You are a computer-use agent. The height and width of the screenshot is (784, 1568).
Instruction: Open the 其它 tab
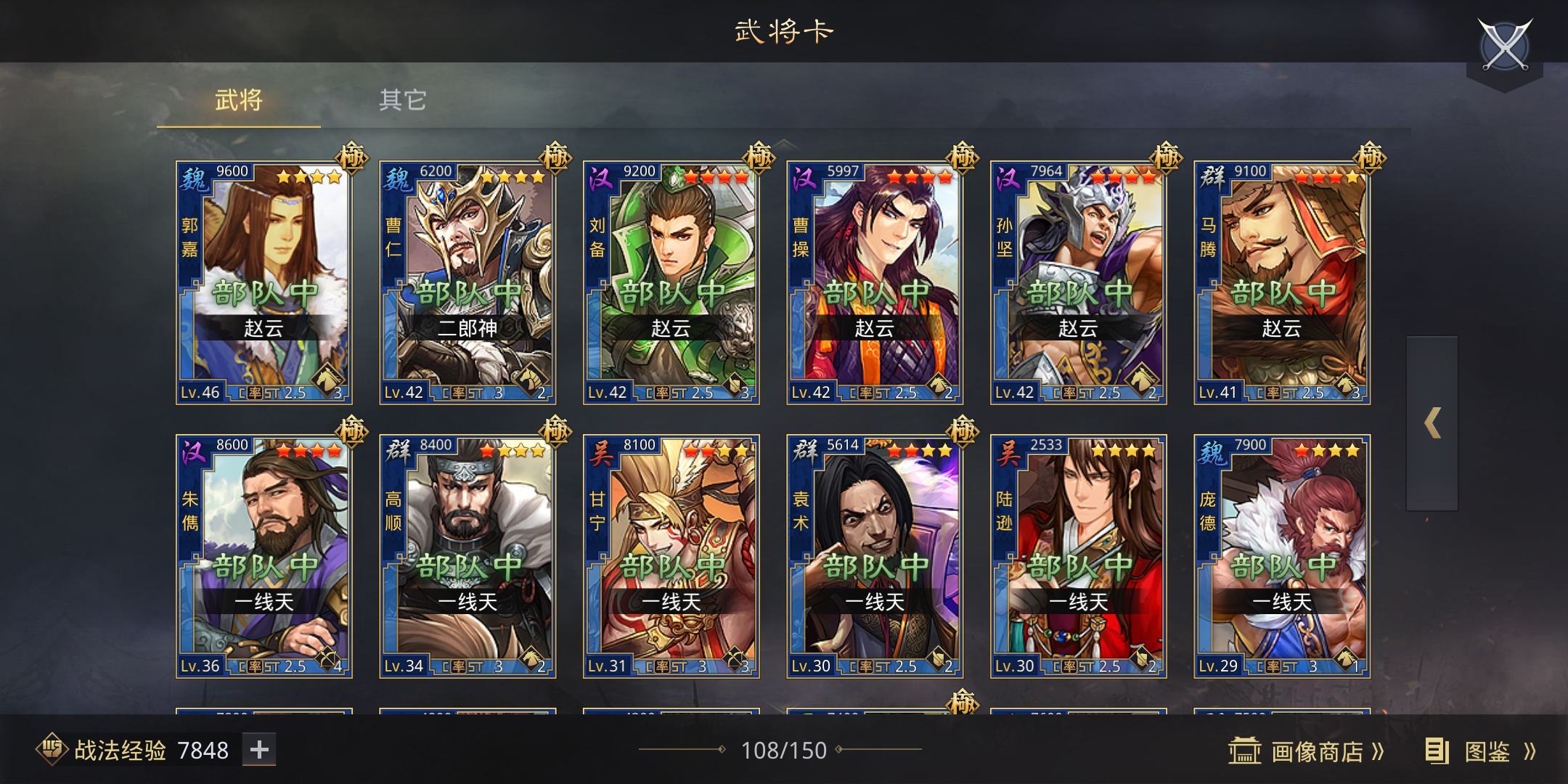point(402,100)
